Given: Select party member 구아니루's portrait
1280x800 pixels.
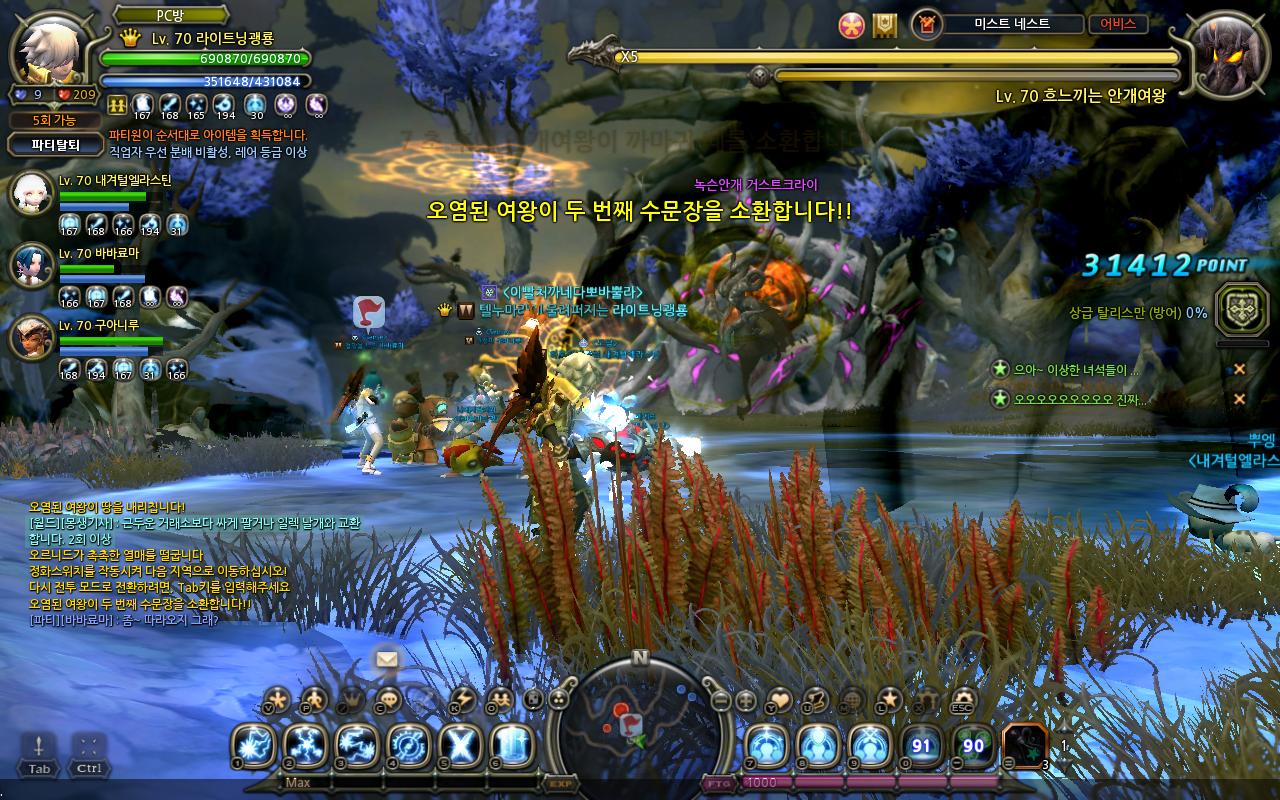Looking at the screenshot, I should coord(30,337).
